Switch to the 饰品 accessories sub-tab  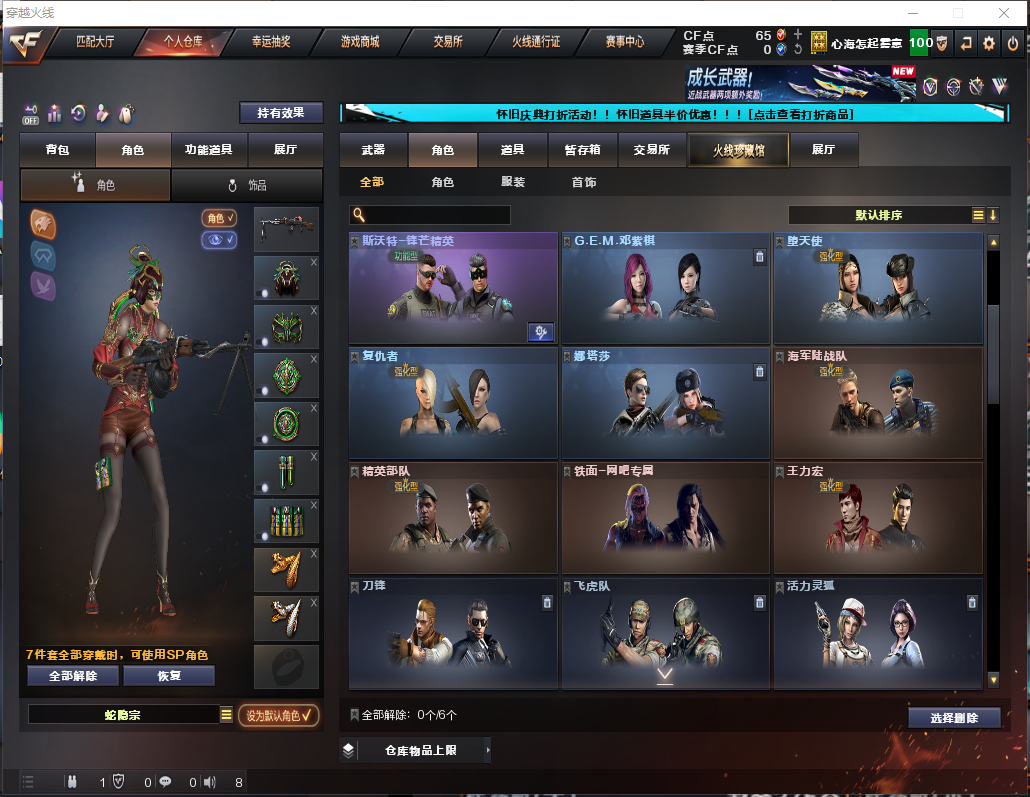[x=247, y=185]
